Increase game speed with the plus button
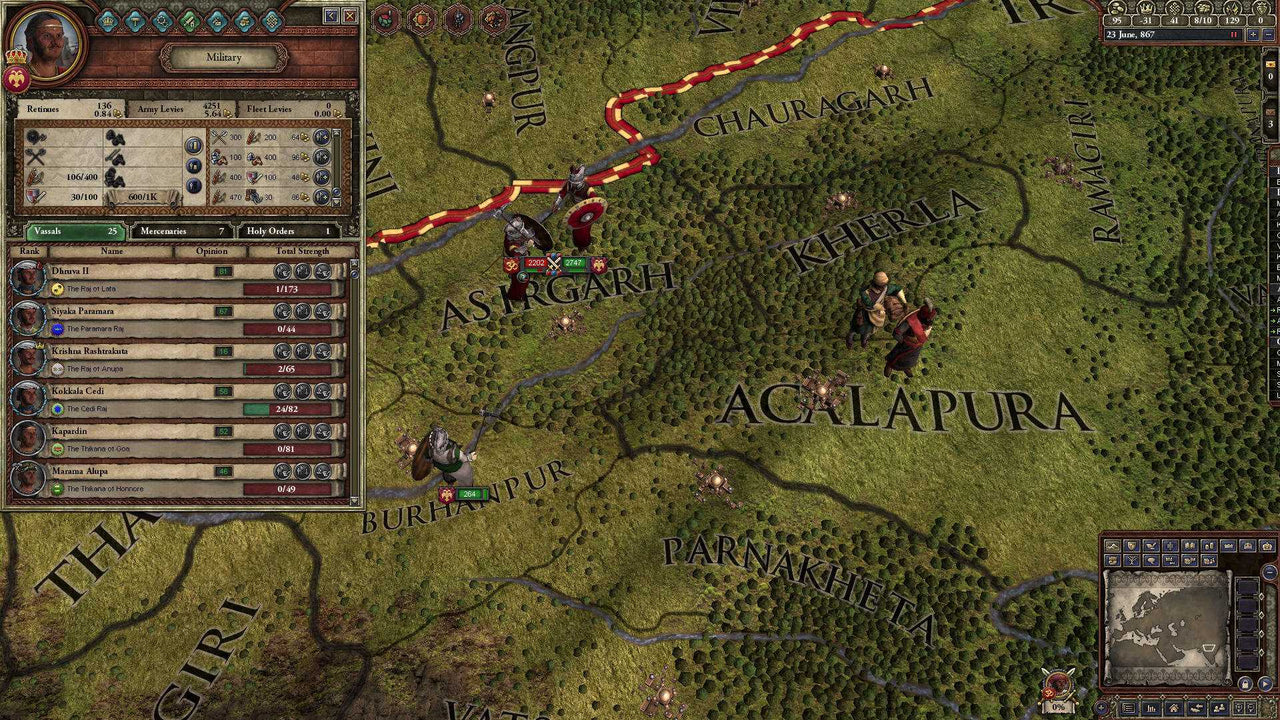 click(1253, 35)
